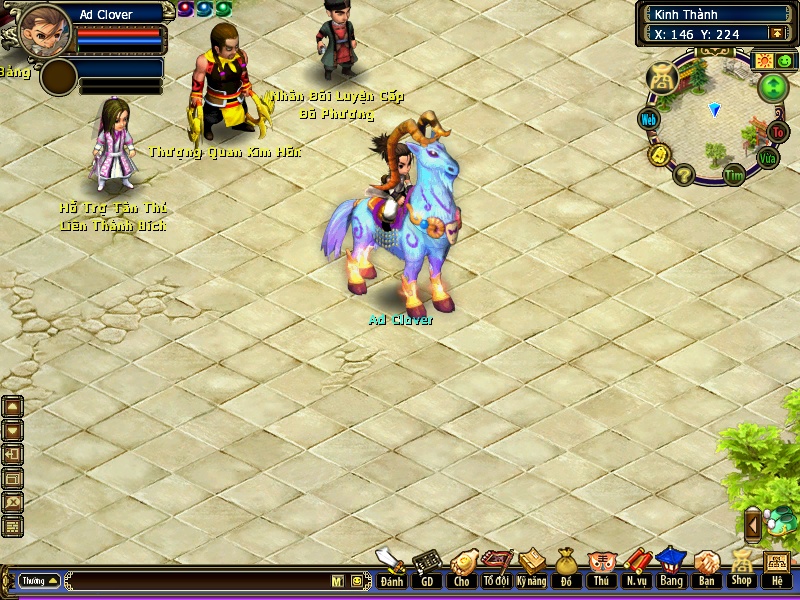Image resolution: width=800 pixels, height=600 pixels.
Task: Open the GD trade button
Action: click(427, 570)
